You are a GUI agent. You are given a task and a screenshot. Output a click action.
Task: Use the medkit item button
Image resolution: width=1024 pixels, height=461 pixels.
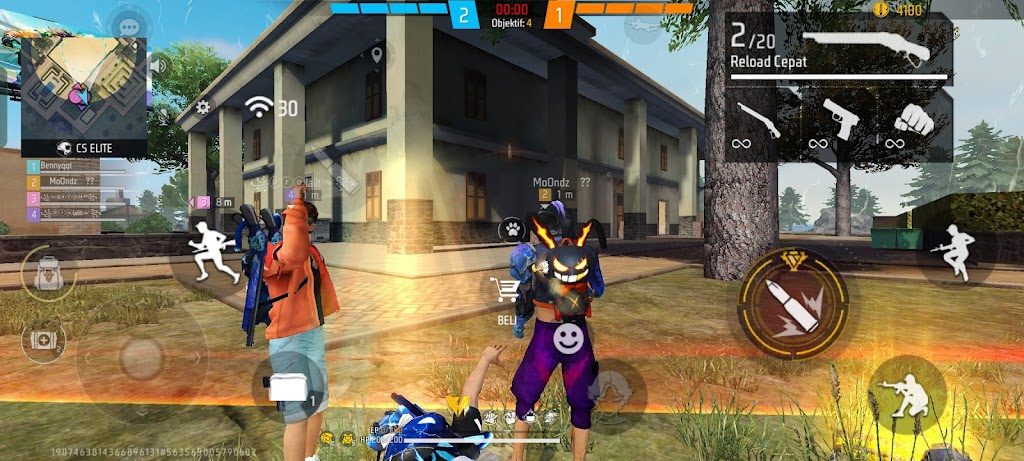pyautogui.click(x=43, y=340)
